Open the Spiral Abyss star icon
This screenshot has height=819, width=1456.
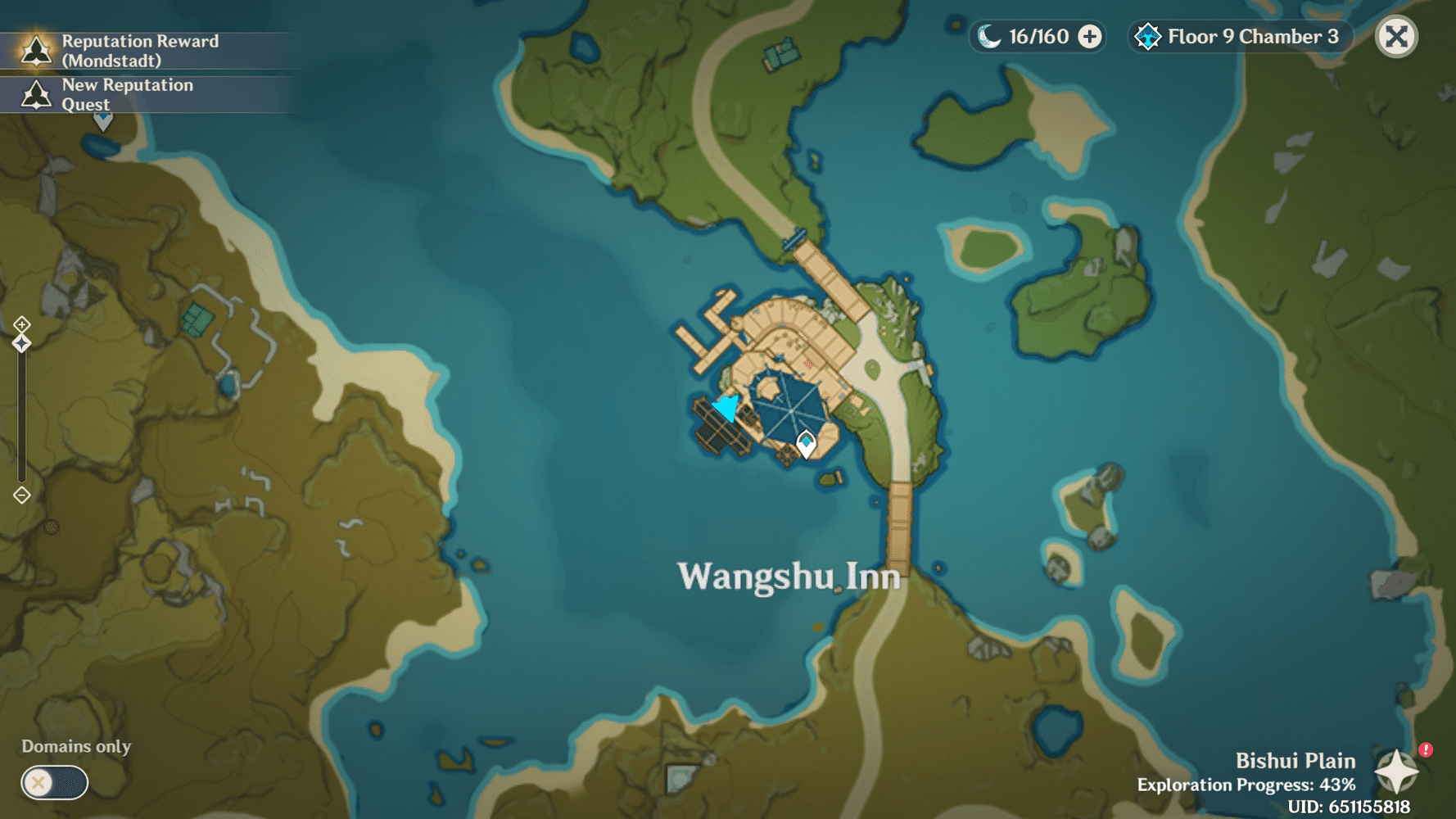(1148, 36)
